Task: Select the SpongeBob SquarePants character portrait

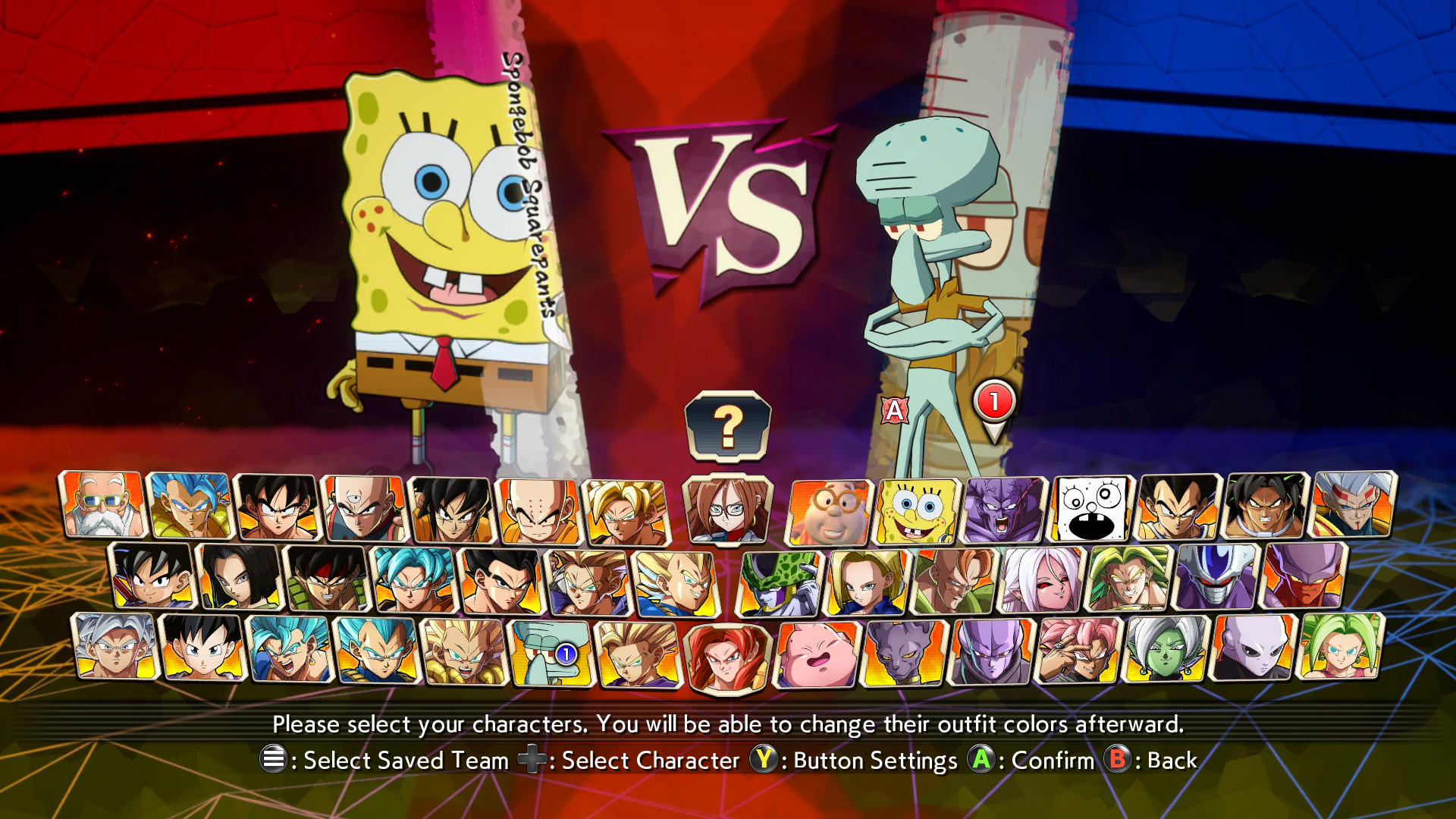Action: pyautogui.click(x=918, y=508)
